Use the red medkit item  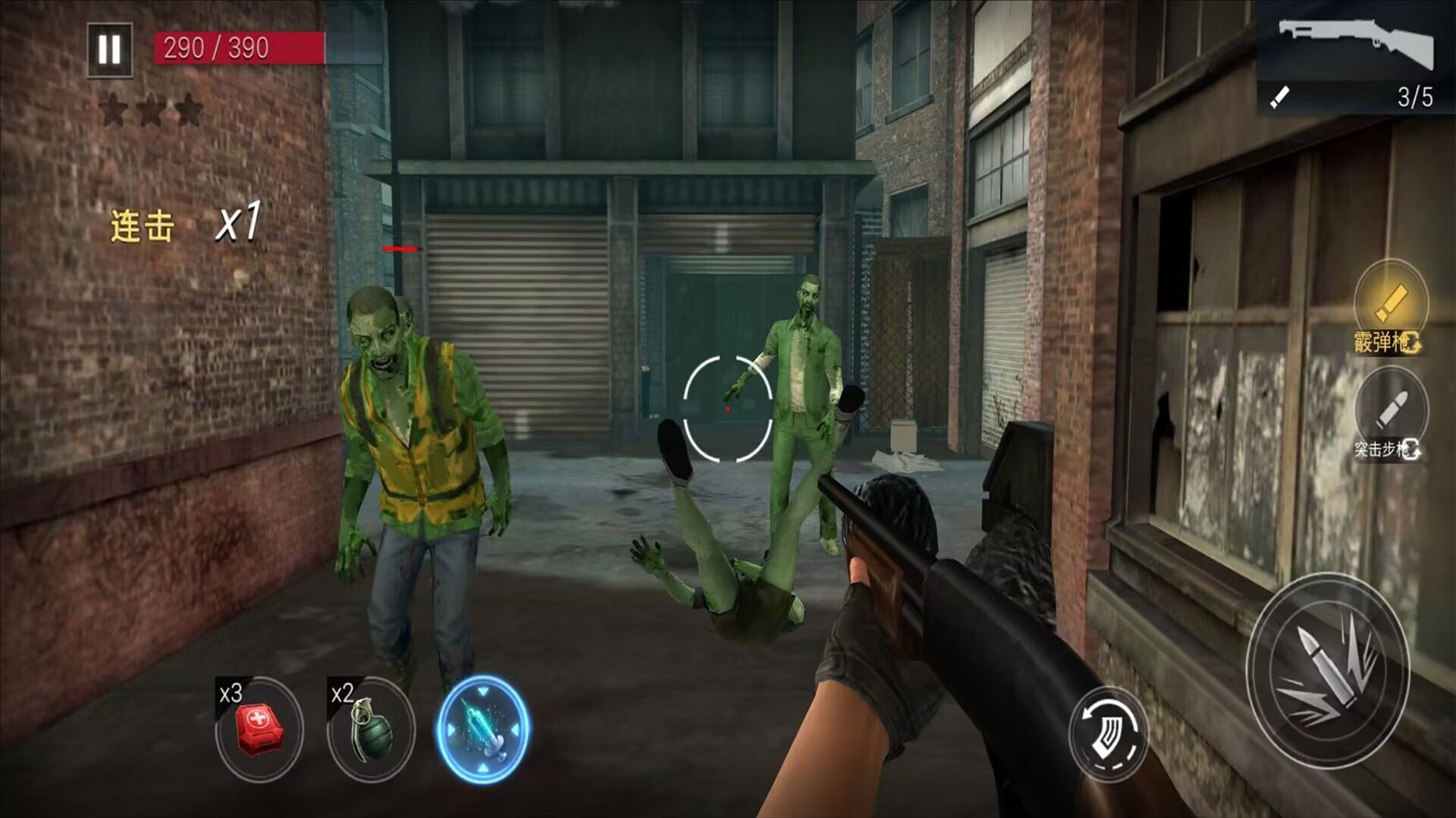tap(259, 729)
